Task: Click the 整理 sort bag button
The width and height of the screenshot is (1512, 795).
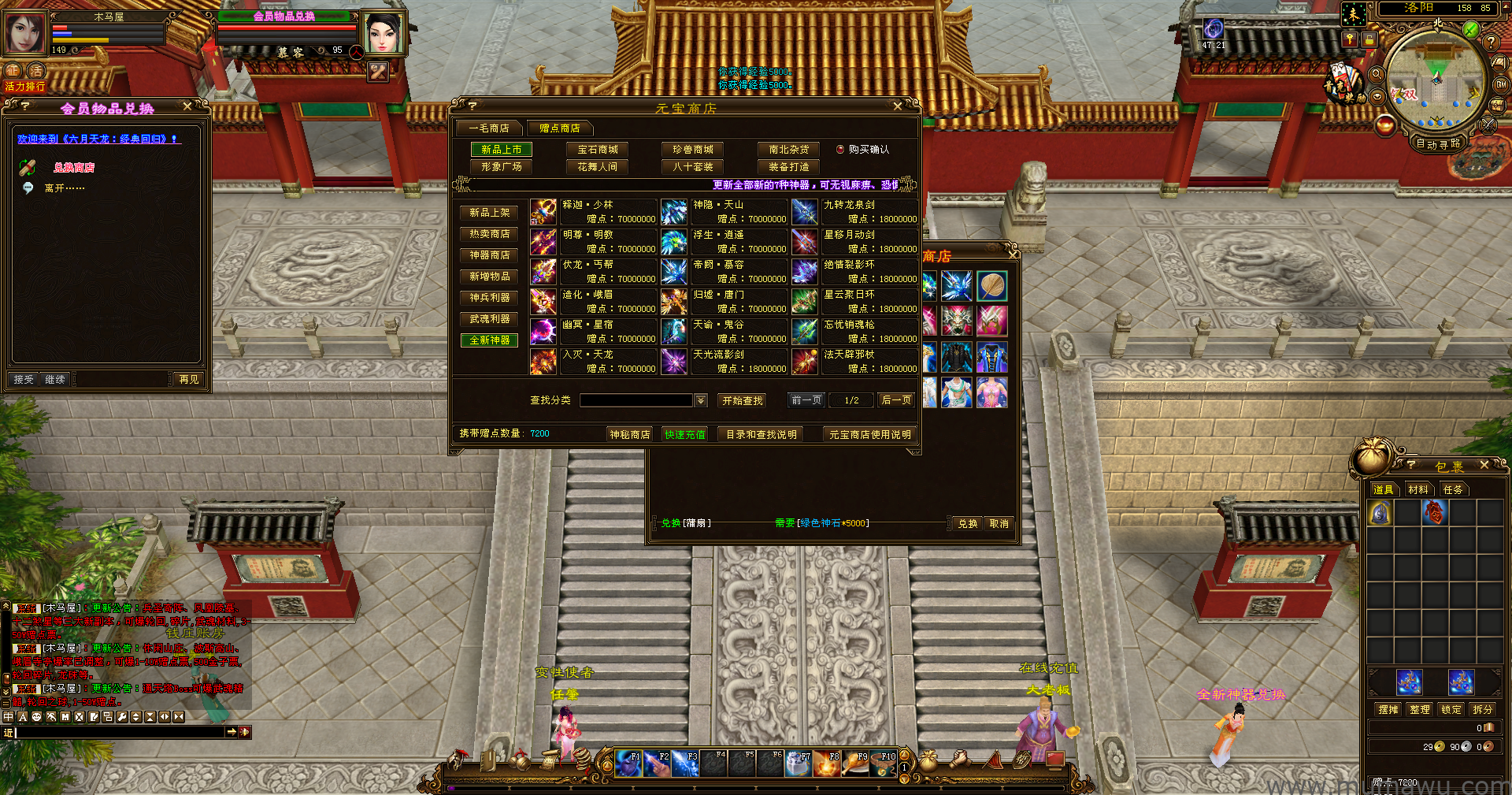Action: tap(1420, 709)
